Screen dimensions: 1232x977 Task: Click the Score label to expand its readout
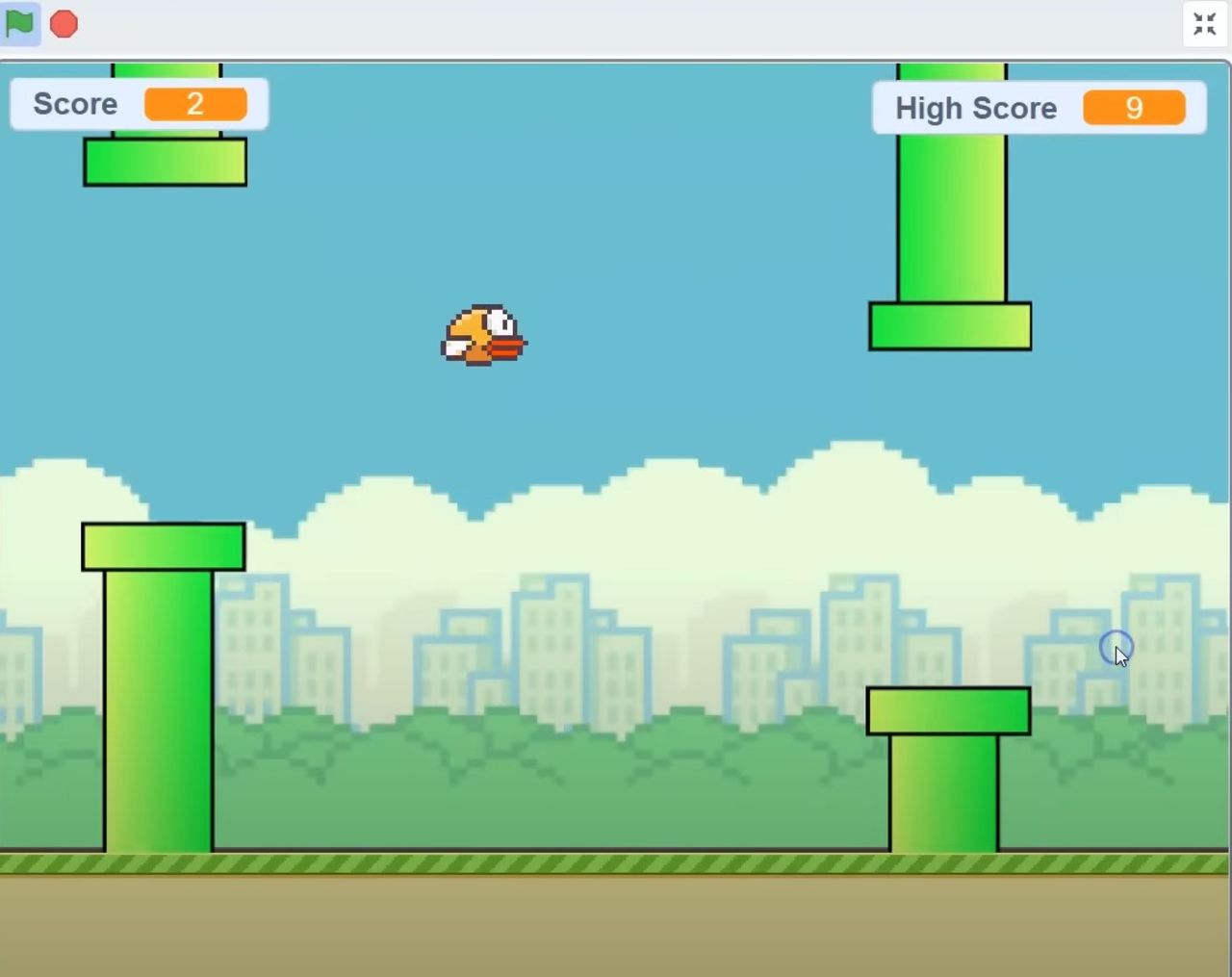(75, 103)
